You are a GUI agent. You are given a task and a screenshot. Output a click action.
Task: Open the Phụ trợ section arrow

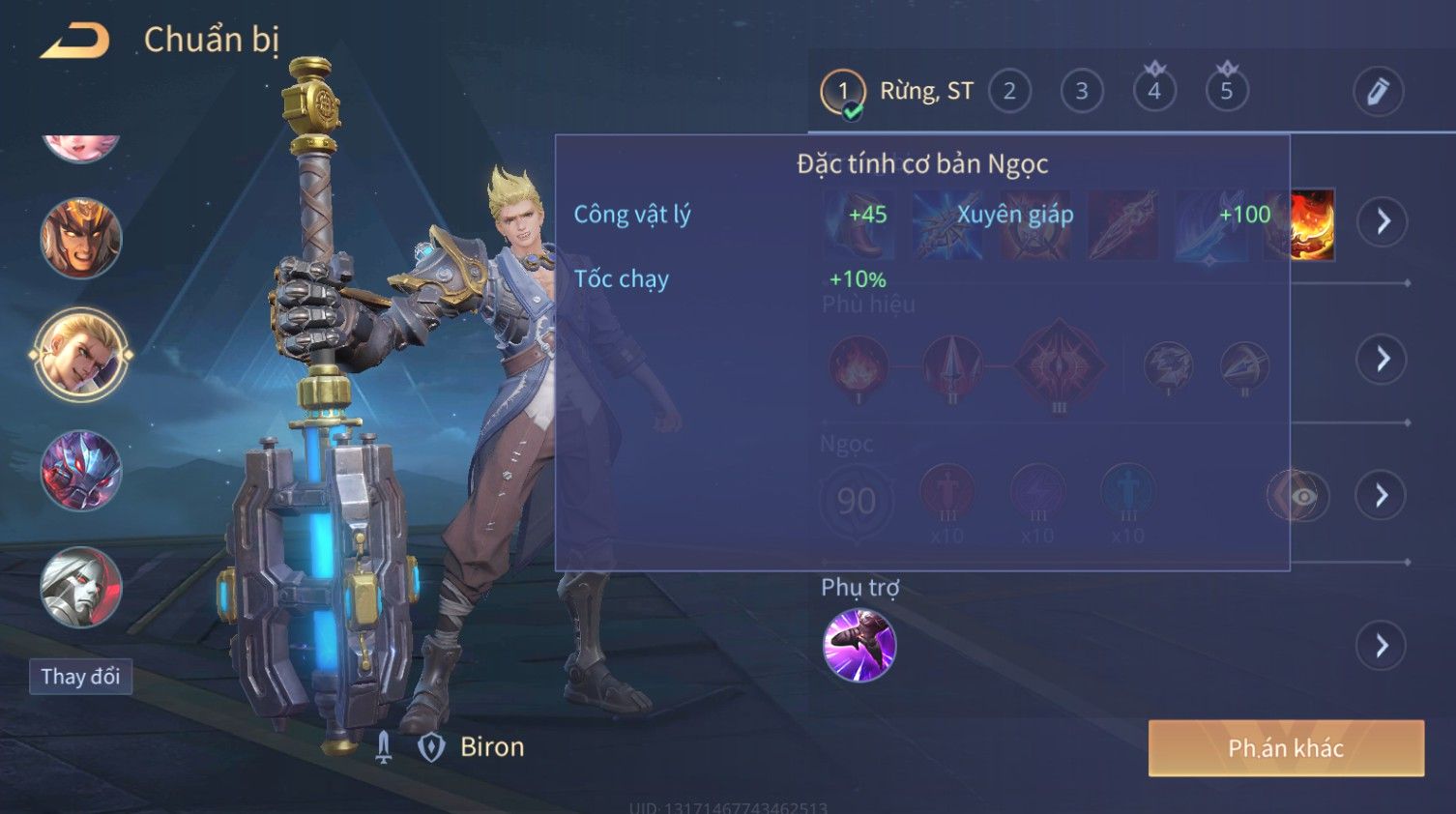[1383, 646]
